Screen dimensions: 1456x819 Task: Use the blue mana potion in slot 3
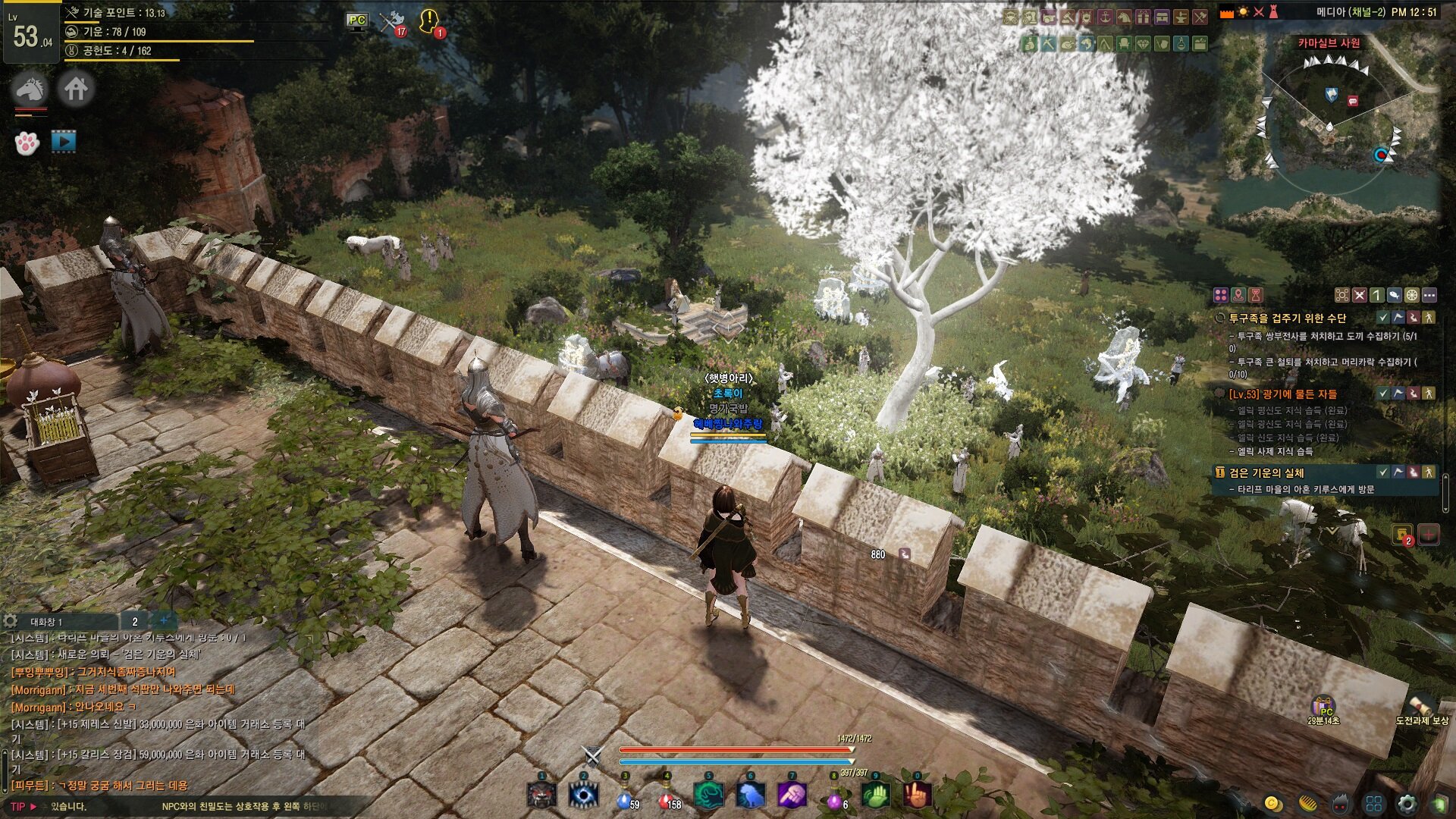pos(624,797)
